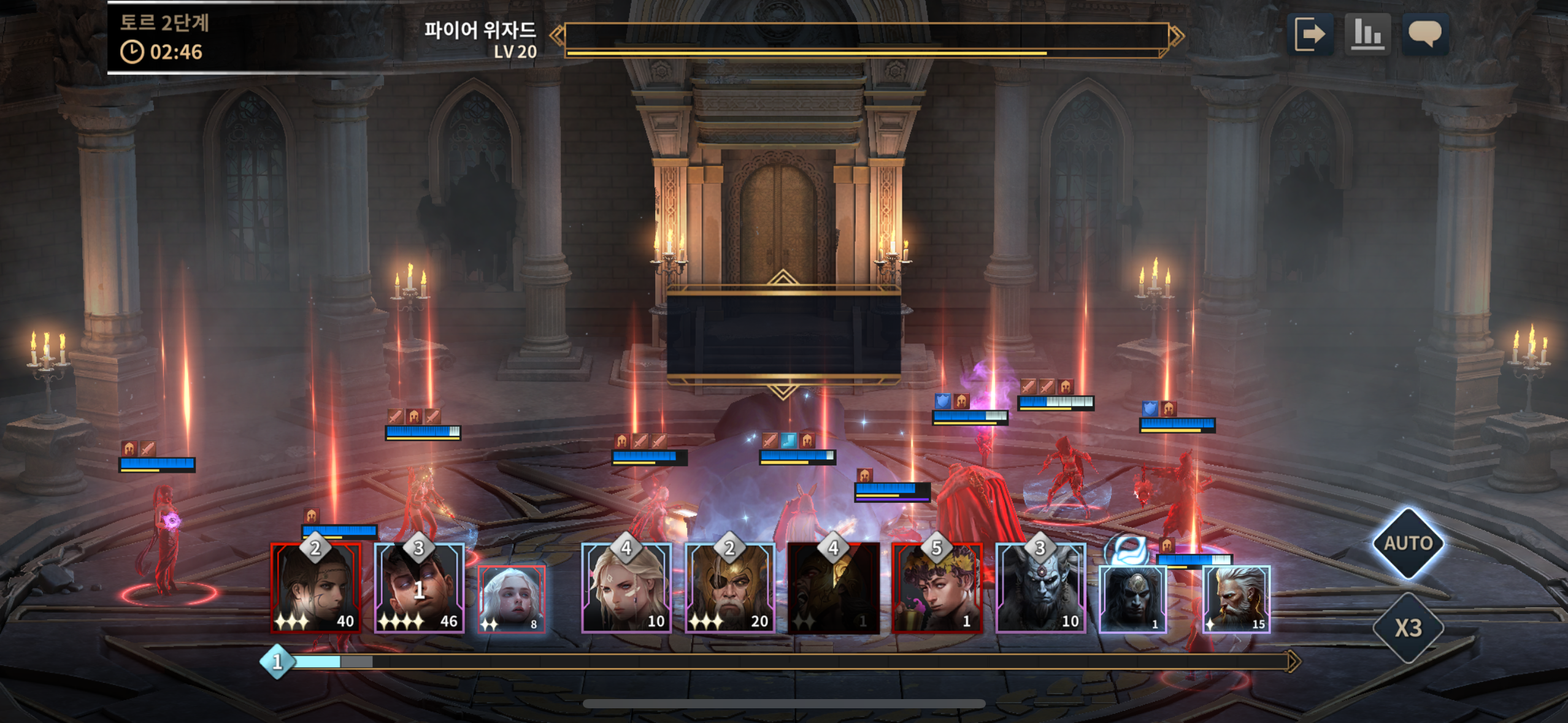Deploy the grey horned demon card
Screen dimensions: 1568x723
tap(1040, 588)
